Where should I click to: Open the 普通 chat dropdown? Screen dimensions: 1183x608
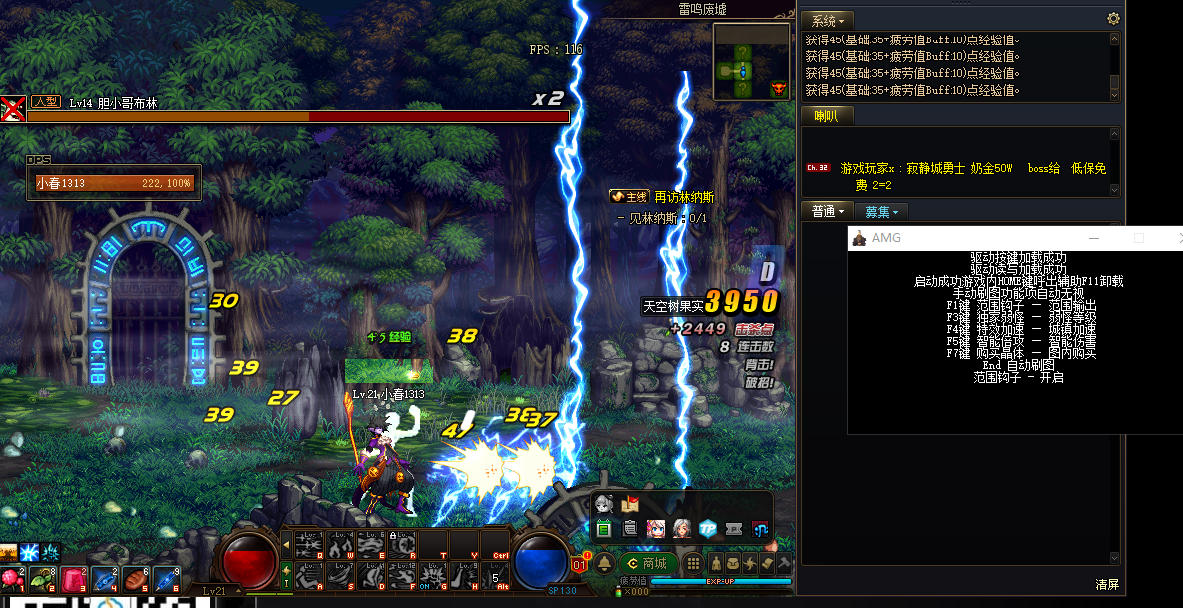[x=830, y=211]
